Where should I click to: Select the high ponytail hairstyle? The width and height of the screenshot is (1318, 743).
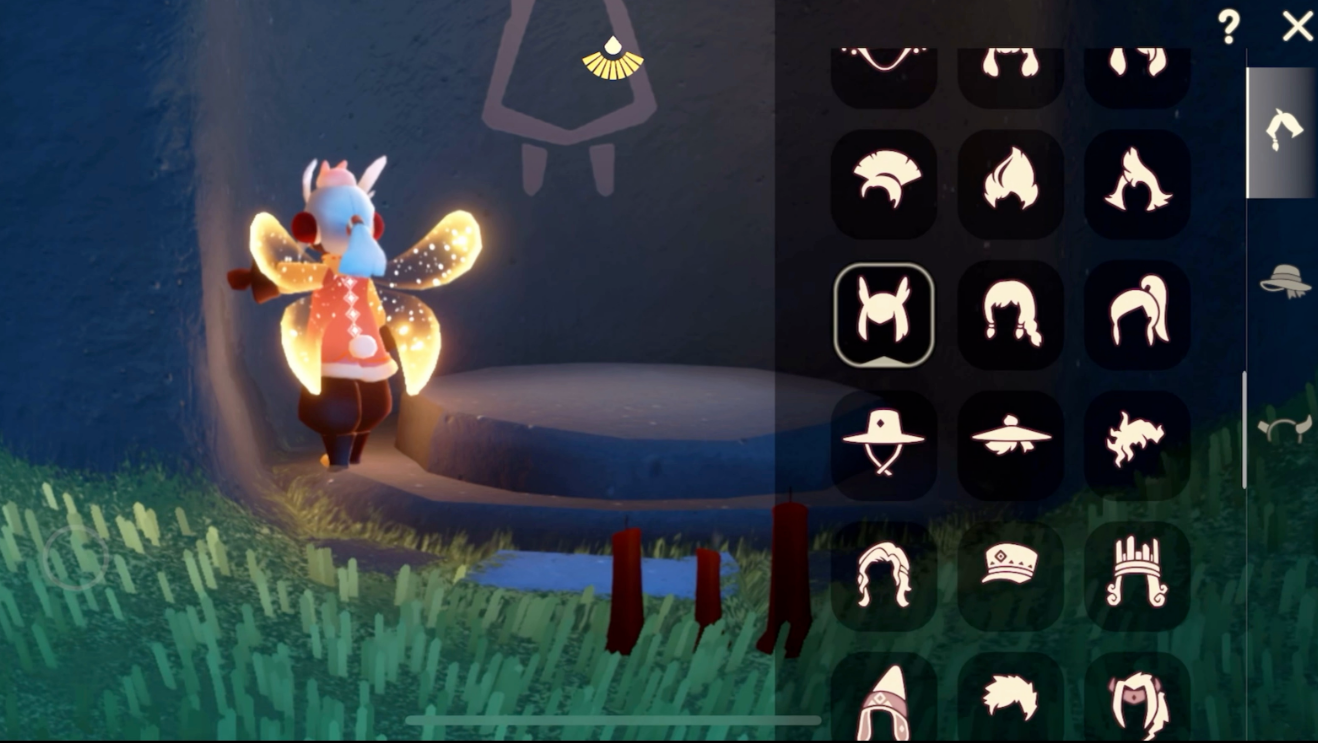click(x=1137, y=314)
